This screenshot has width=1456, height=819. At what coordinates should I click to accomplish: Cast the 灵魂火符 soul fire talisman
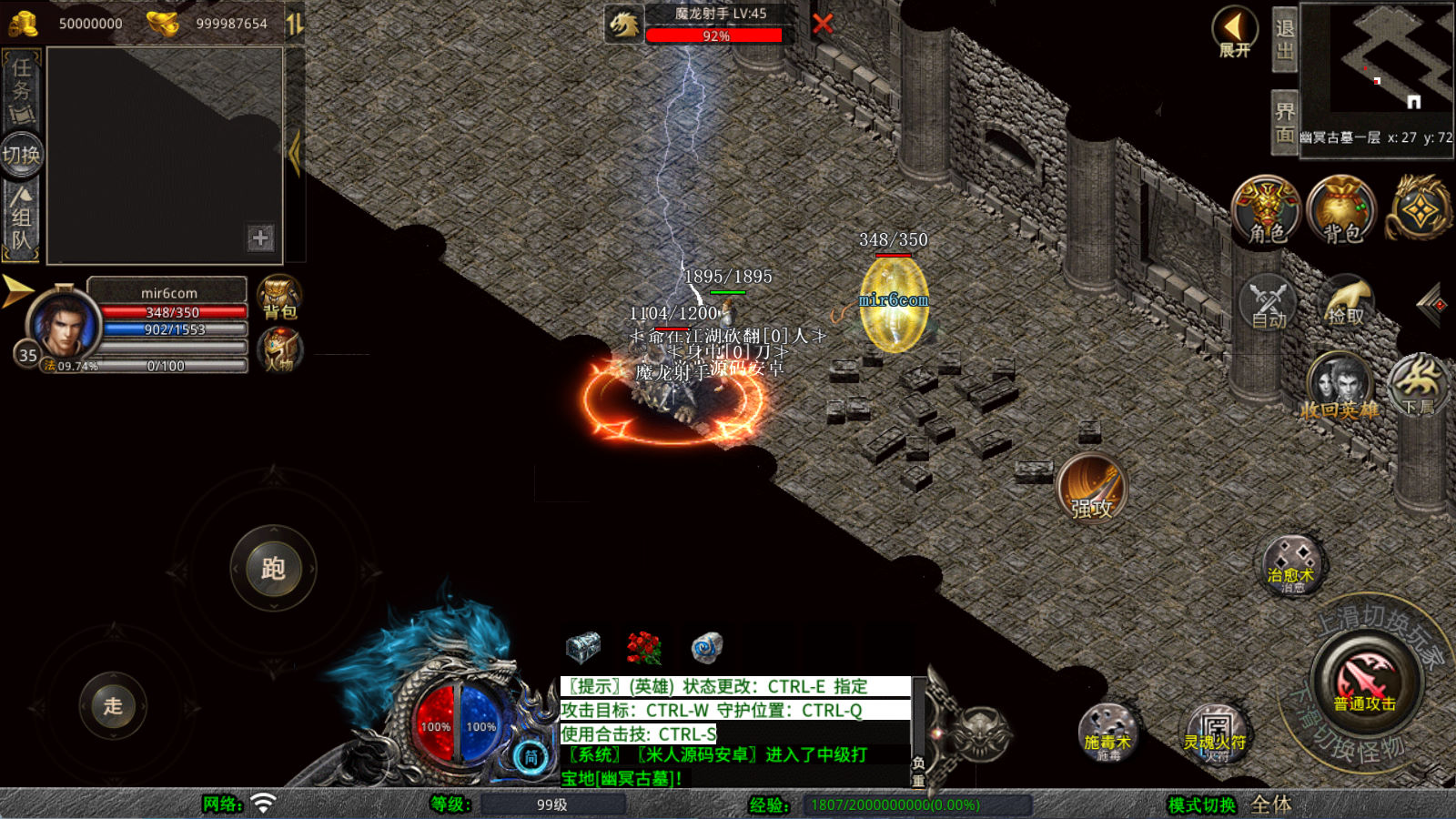coord(1215,733)
